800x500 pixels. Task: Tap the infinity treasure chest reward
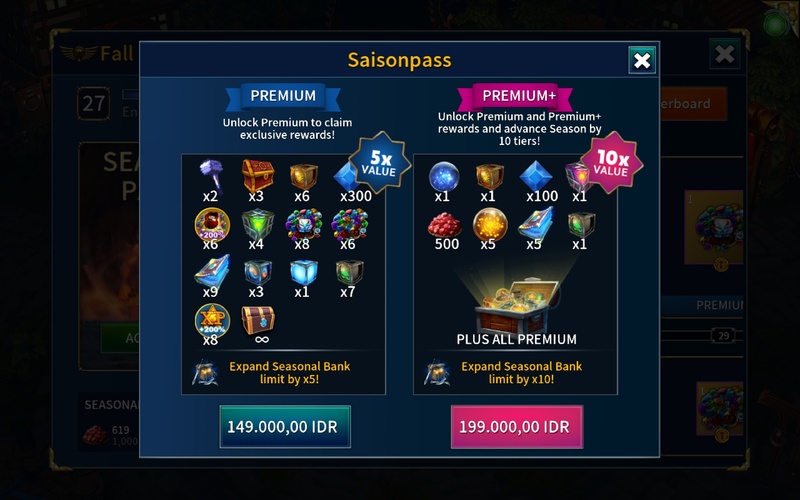tap(257, 320)
